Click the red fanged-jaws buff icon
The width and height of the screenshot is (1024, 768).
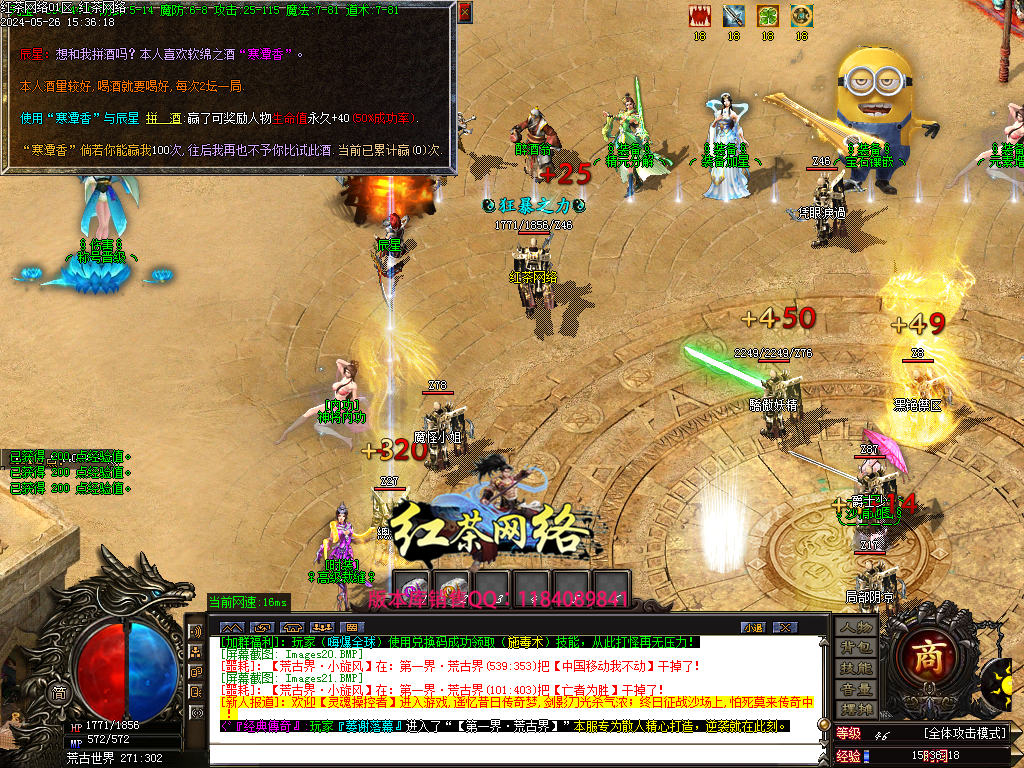coord(700,16)
